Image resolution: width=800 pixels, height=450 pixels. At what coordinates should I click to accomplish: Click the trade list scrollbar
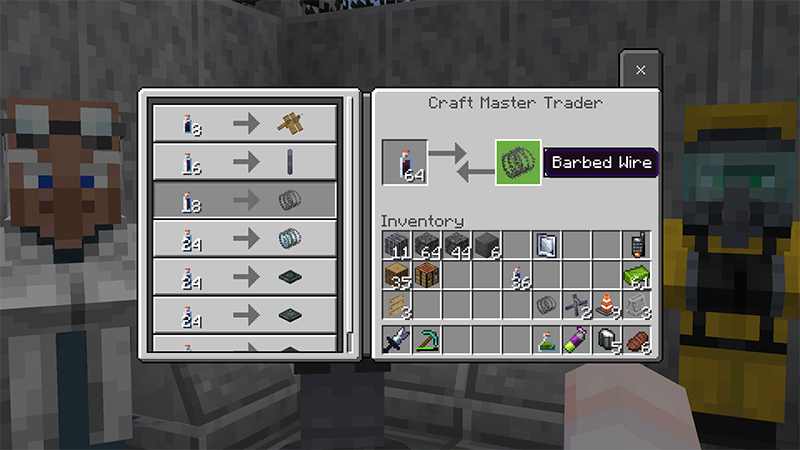pyautogui.click(x=351, y=220)
